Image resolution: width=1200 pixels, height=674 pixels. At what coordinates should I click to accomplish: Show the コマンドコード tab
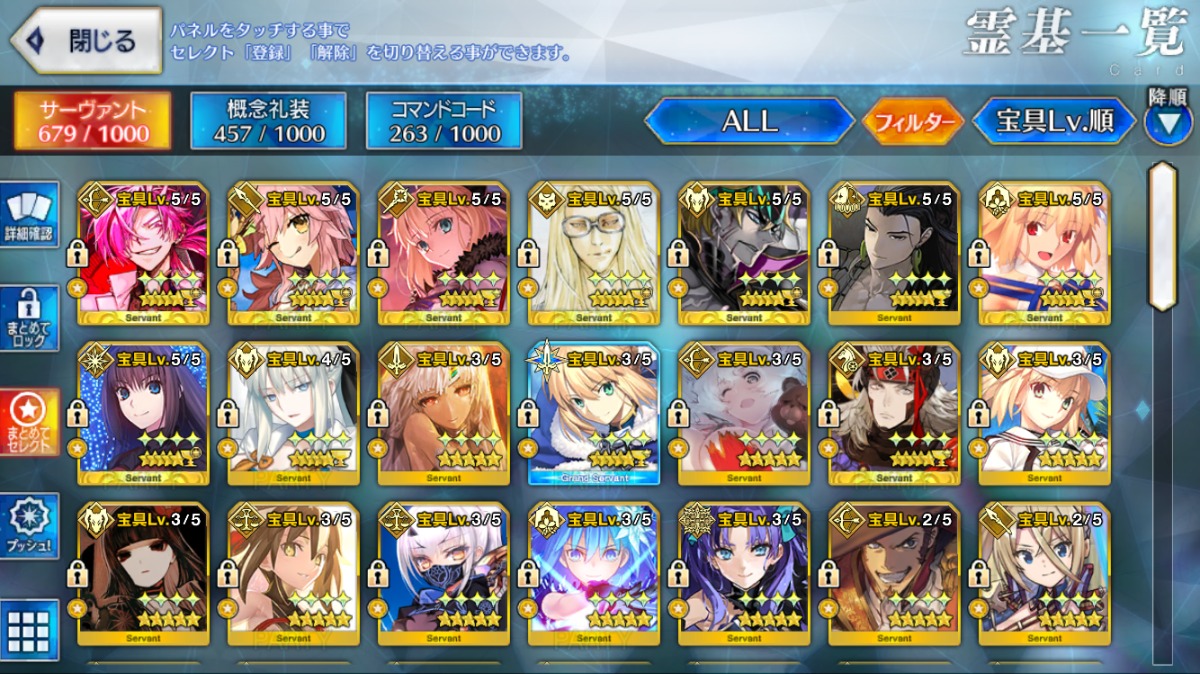444,121
